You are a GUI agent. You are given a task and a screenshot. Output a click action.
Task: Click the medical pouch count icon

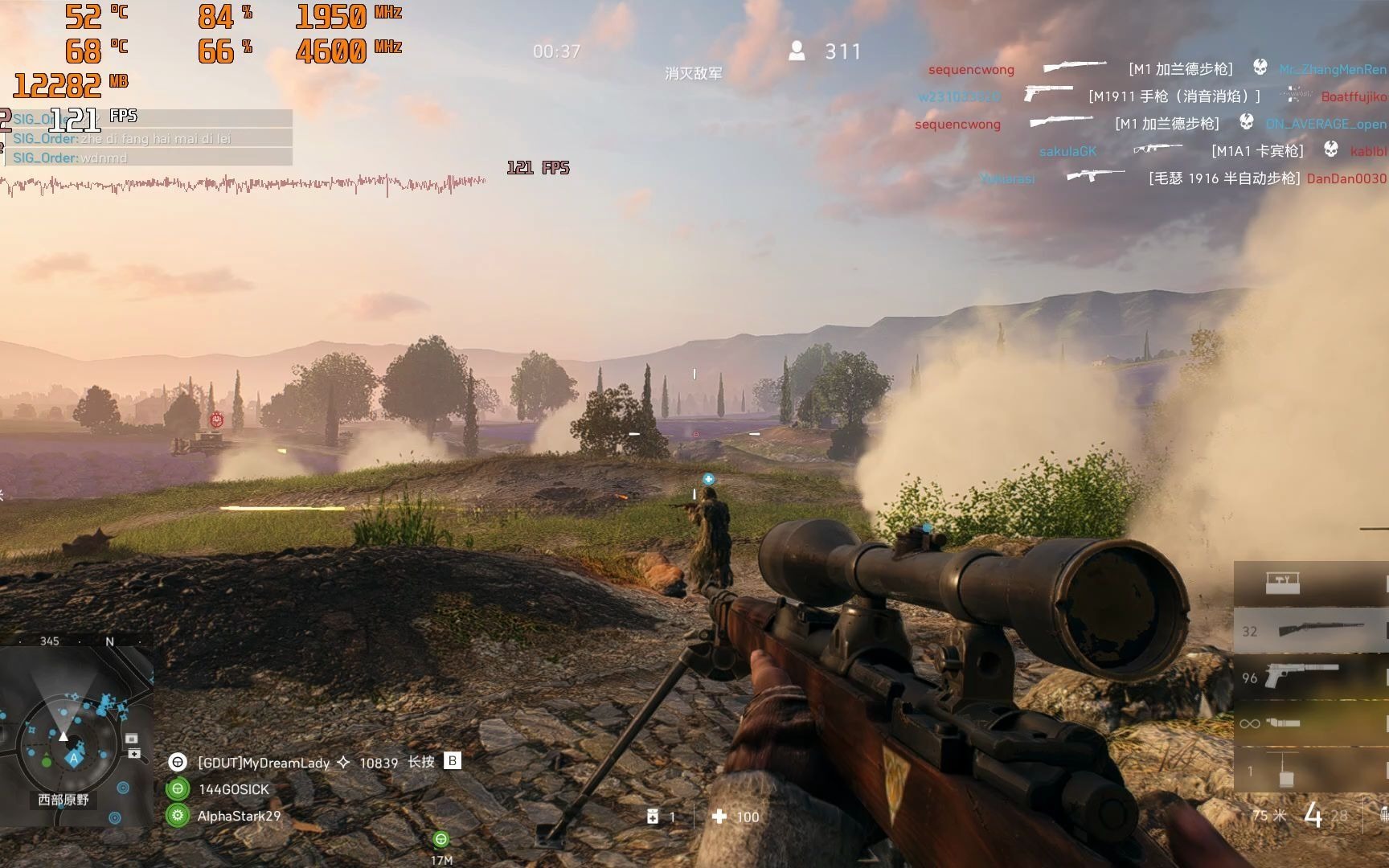pos(653,817)
